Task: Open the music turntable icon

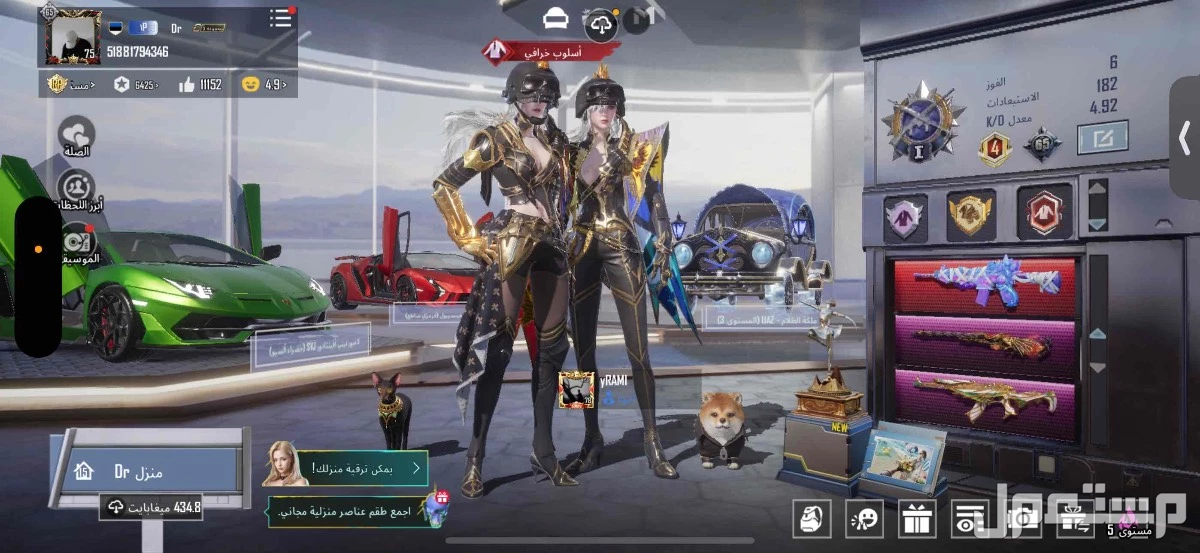Action: [x=78, y=241]
